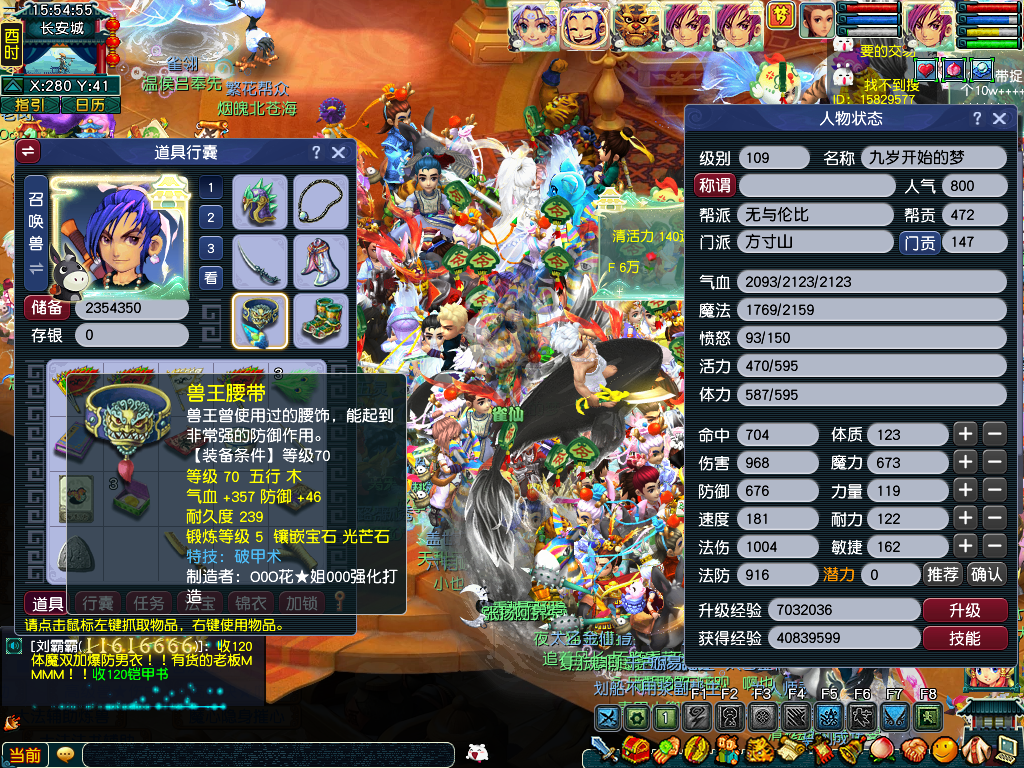Confirm attribute points with 确认
The image size is (1024, 768).
[986, 574]
